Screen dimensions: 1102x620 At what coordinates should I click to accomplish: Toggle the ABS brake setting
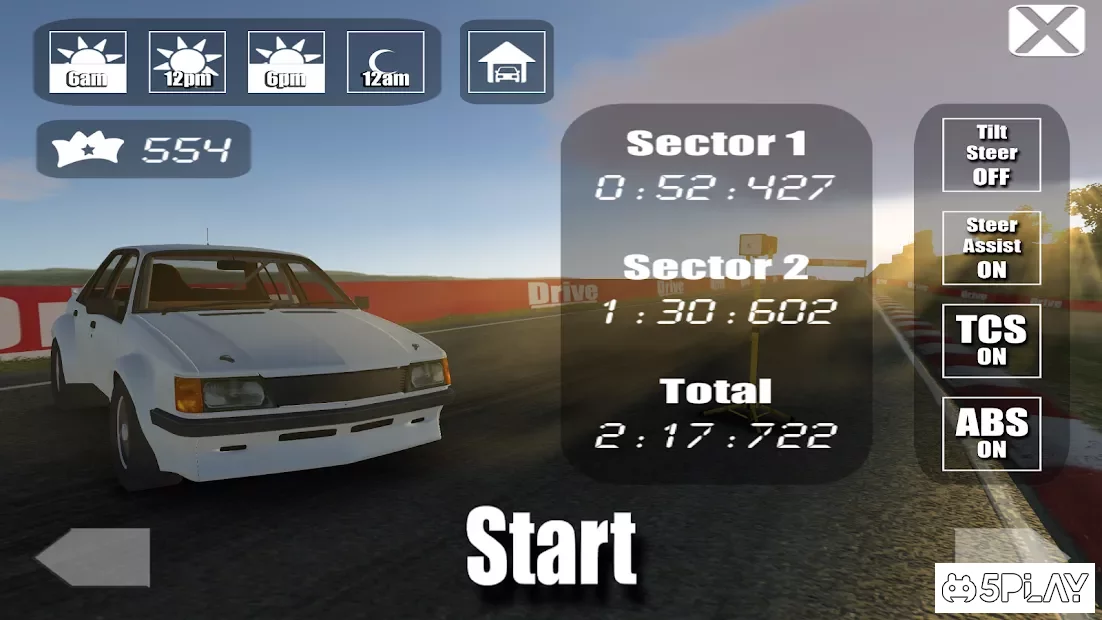coord(991,434)
